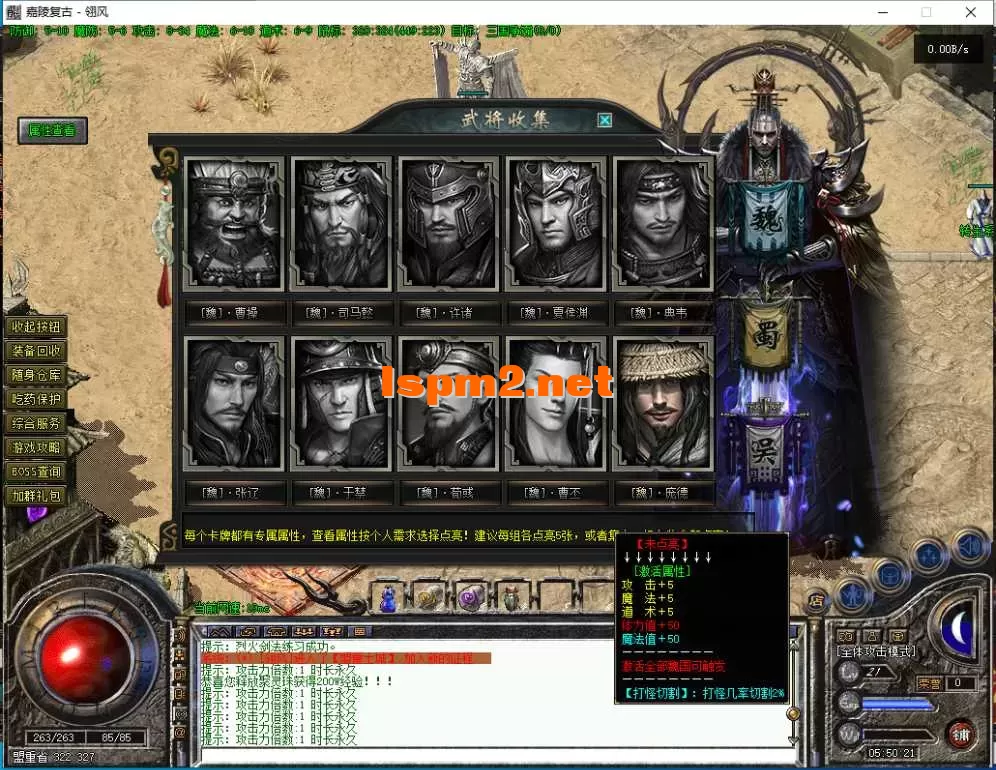Open 吃药保护 potion protection settings
Viewport: 996px width, 770px height.
[x=37, y=399]
